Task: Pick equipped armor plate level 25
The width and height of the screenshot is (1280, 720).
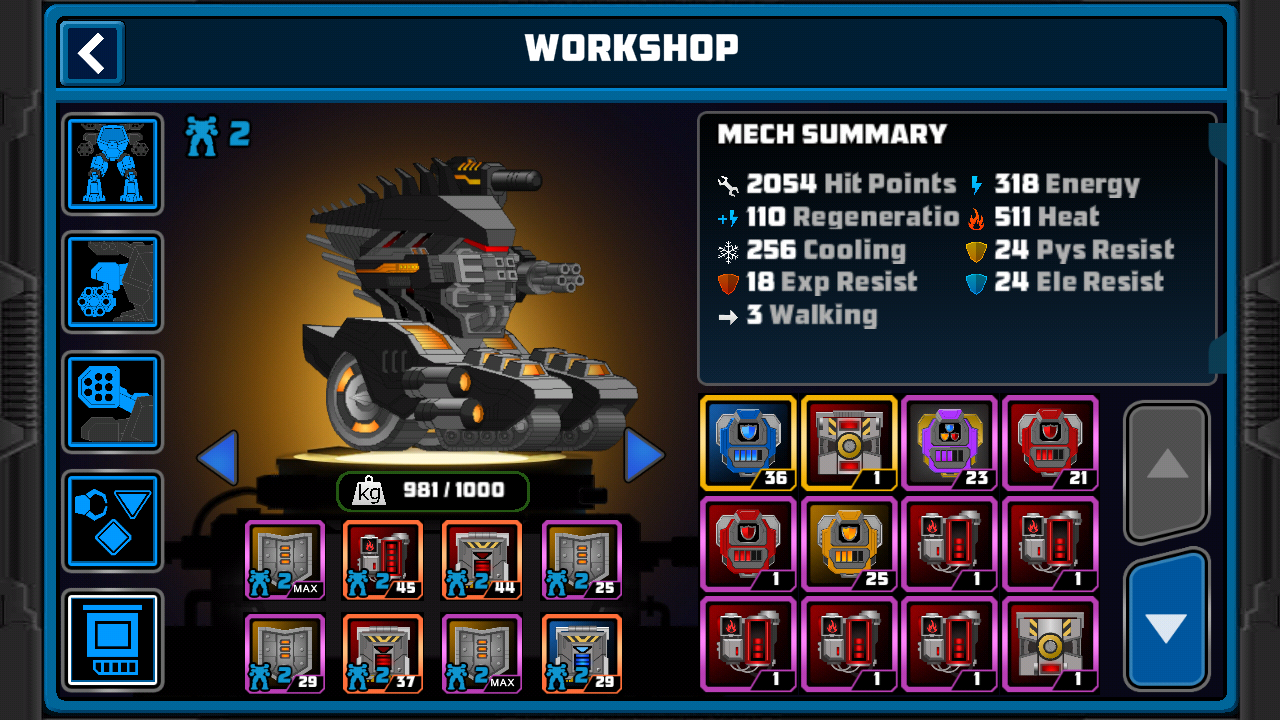Action: (x=581, y=559)
